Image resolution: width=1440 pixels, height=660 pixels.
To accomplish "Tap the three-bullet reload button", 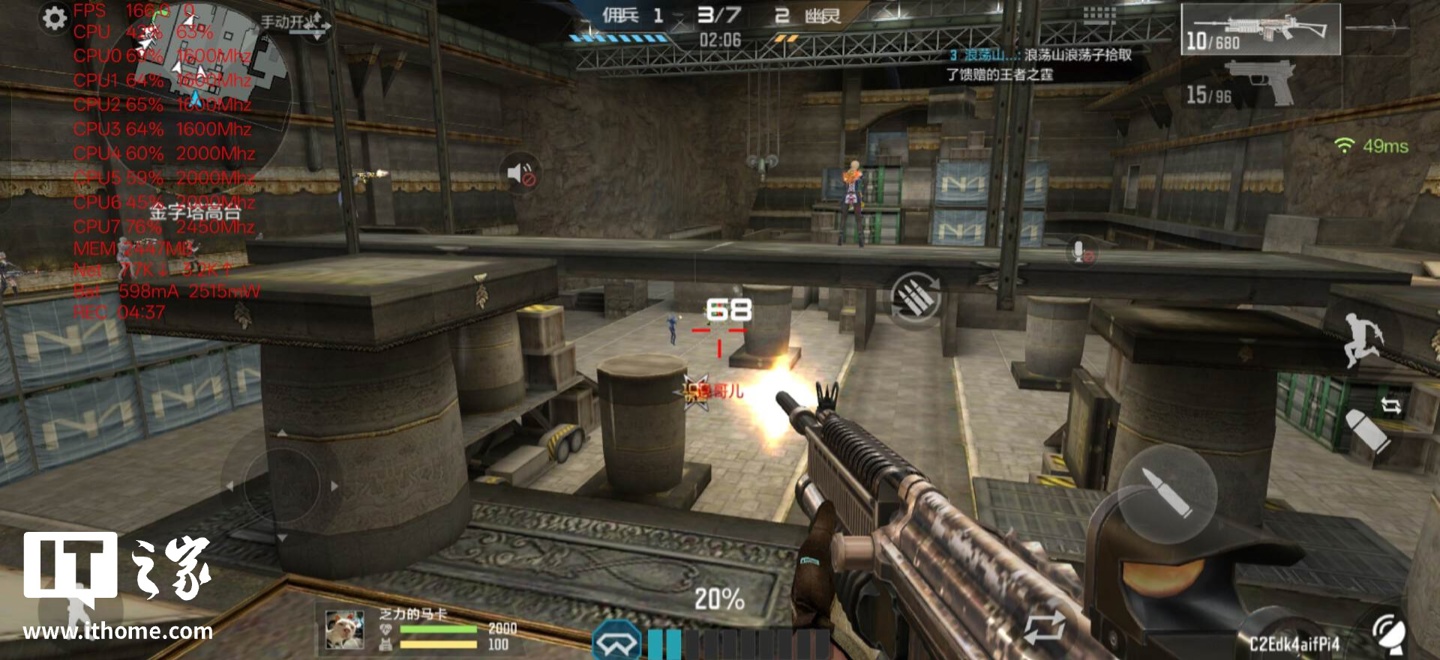I will coord(915,299).
